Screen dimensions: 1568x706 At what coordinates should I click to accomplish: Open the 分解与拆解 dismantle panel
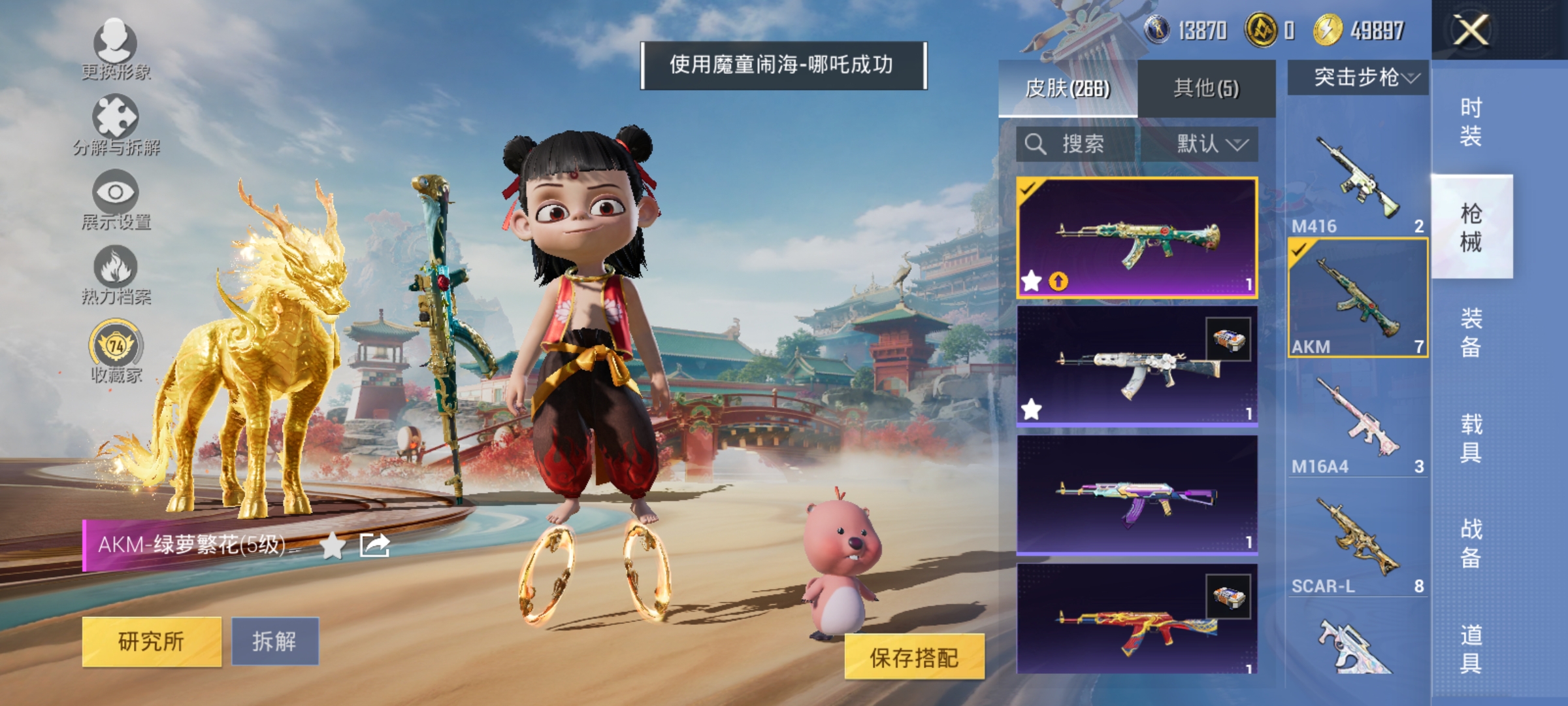click(x=116, y=124)
